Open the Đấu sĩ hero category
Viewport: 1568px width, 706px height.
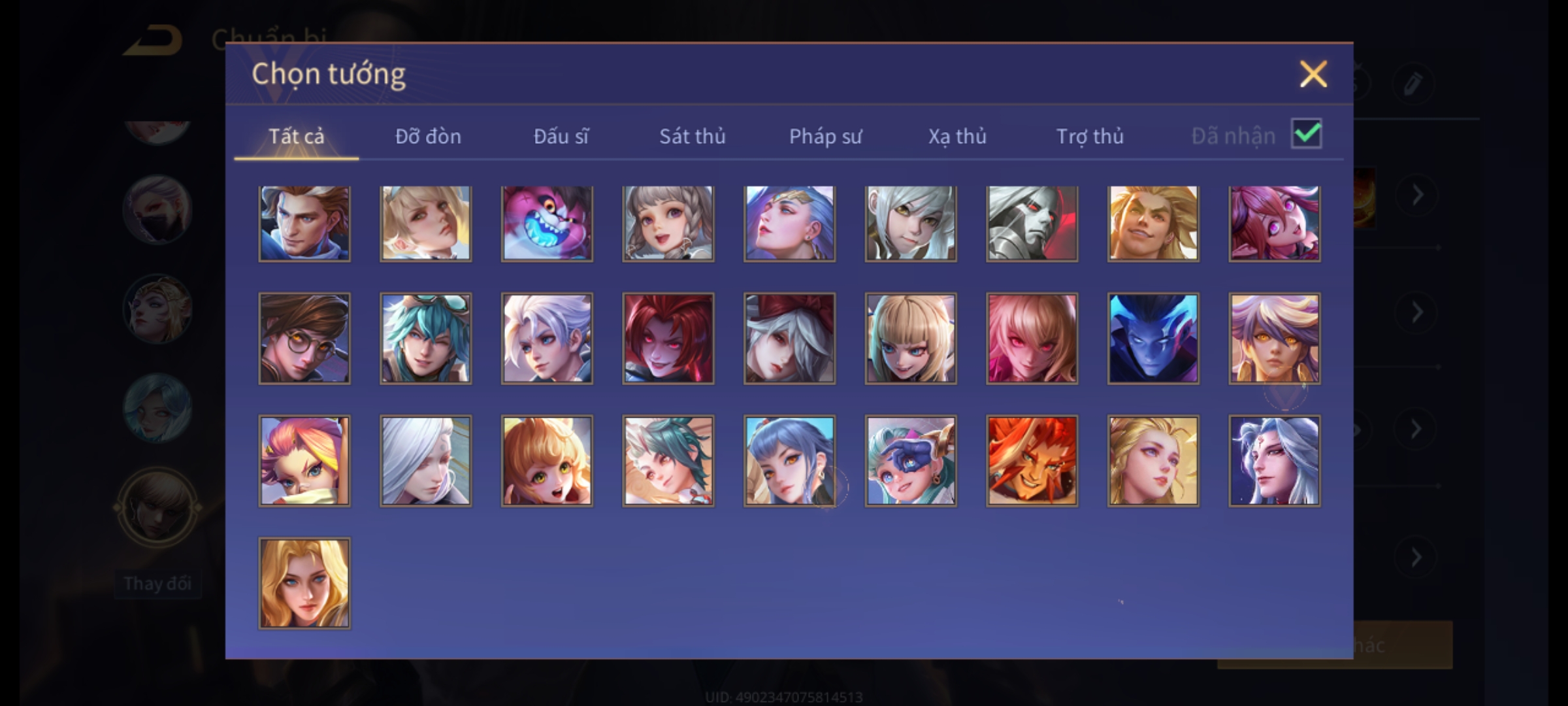tap(561, 136)
